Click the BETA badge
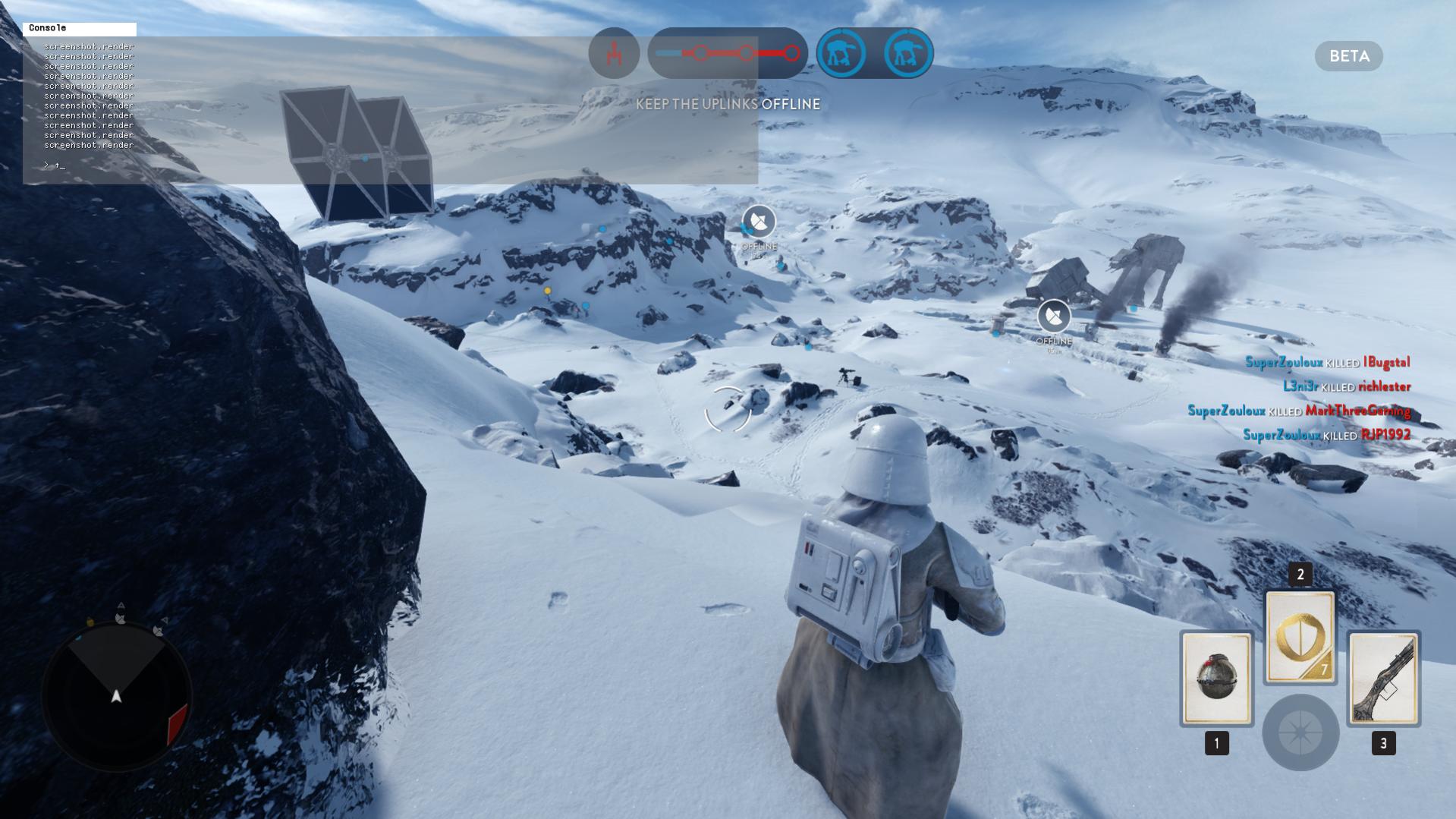 click(1348, 56)
